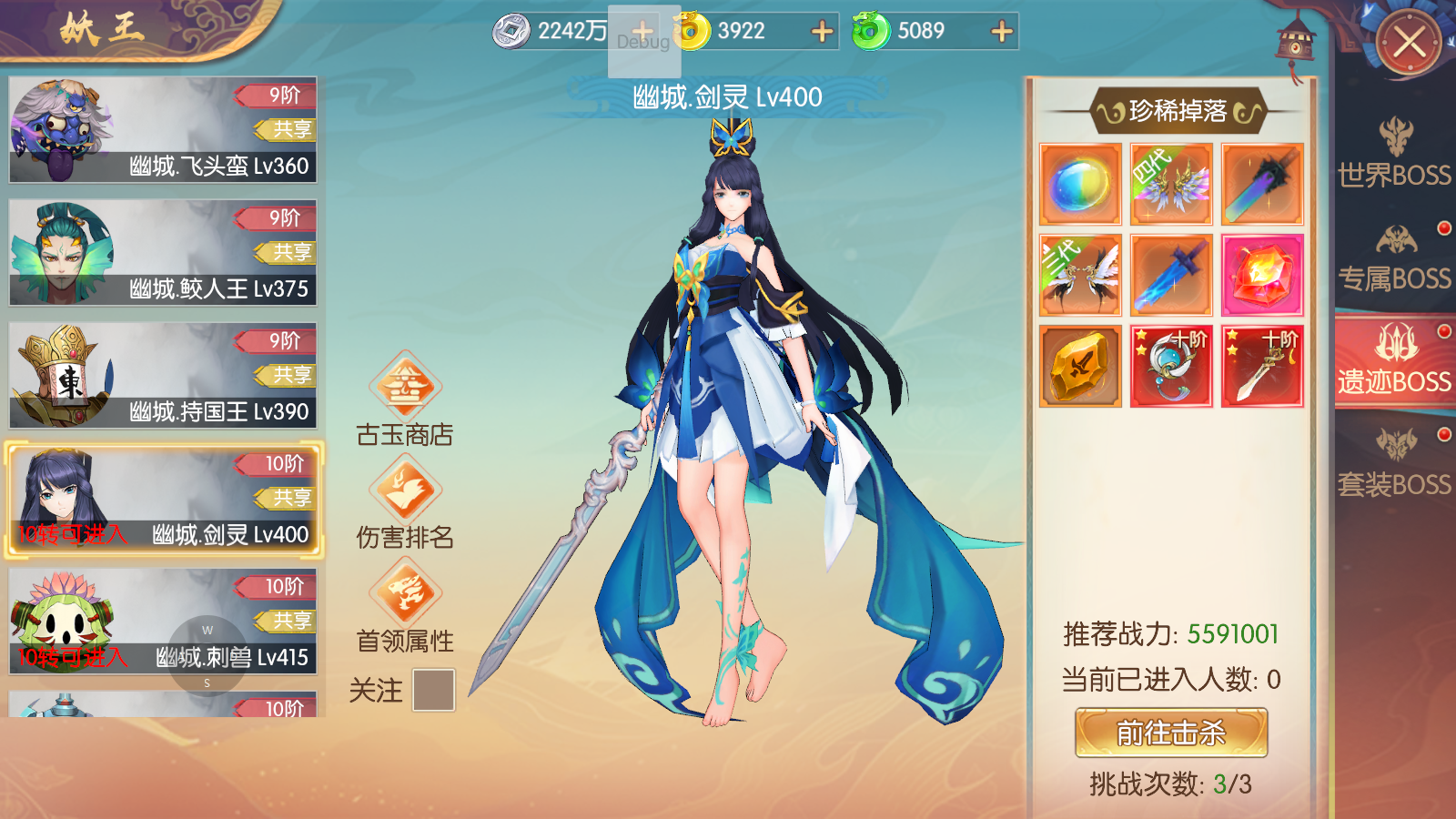
Task: Click the 前往击杀 button
Action: (x=1171, y=733)
